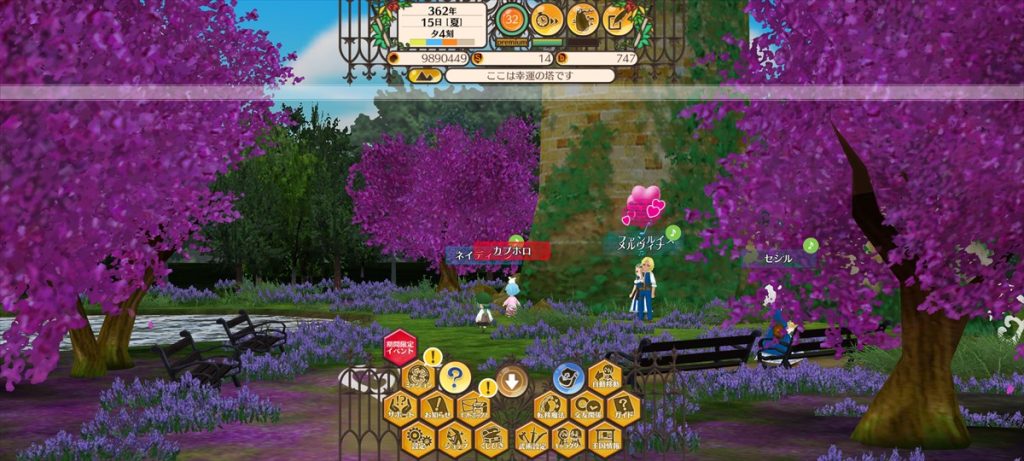Image resolution: width=1024 pixels, height=461 pixels.
Task: Open the bag inventory icon
Action: [x=583, y=18]
